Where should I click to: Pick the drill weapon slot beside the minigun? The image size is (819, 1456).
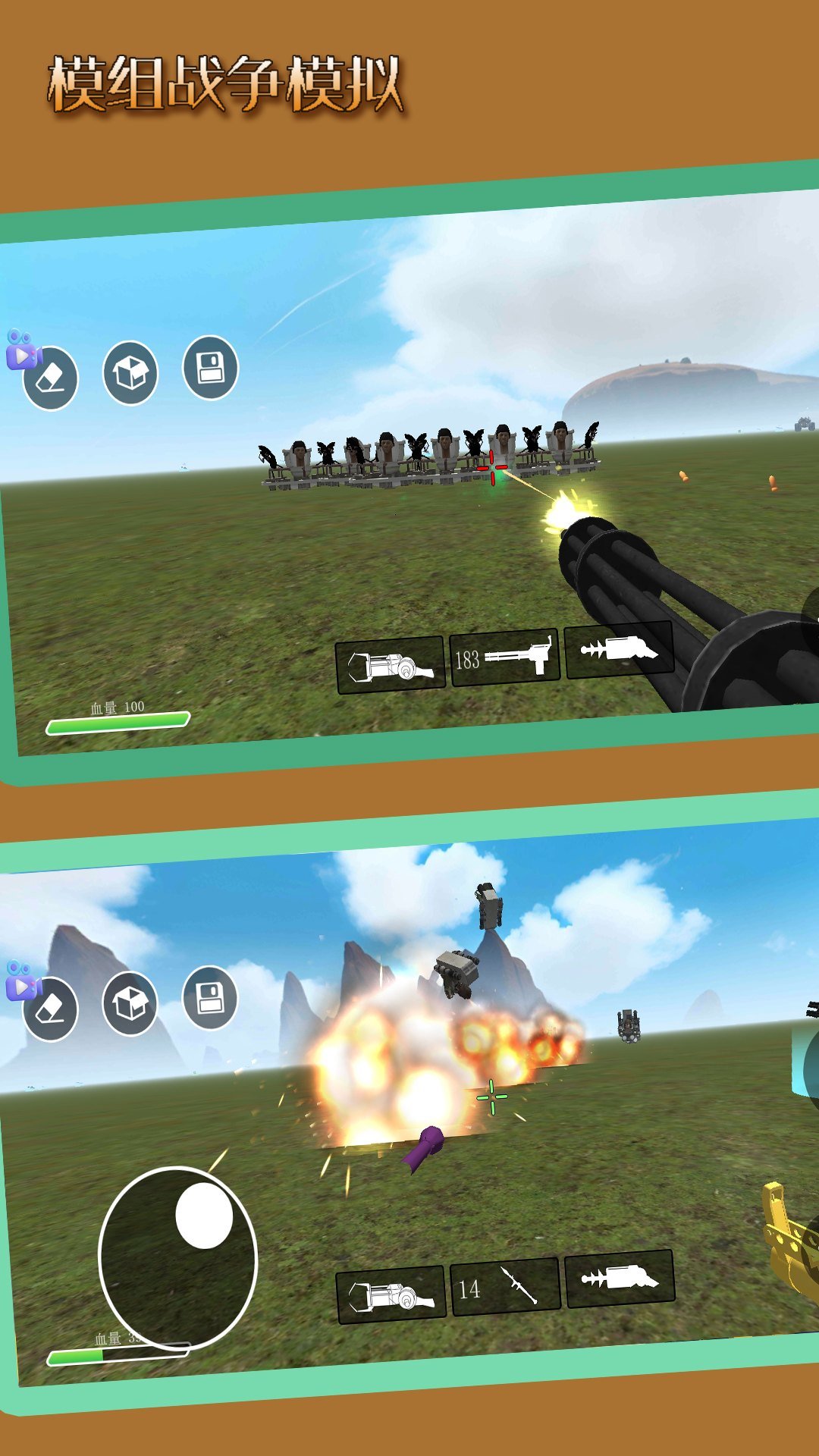[x=619, y=649]
